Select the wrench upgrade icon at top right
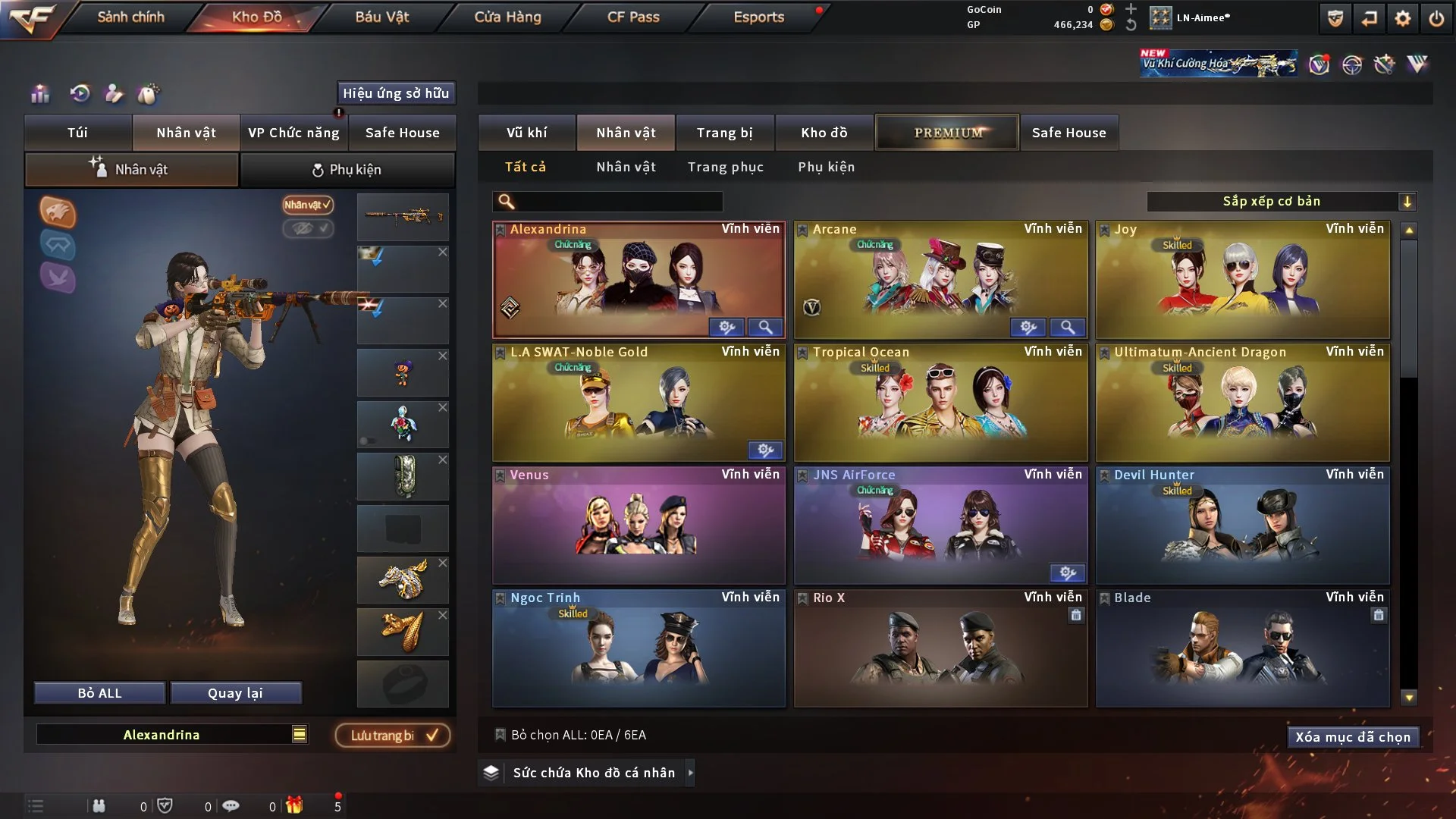Screen dimensions: 1456x819 click(x=1383, y=65)
